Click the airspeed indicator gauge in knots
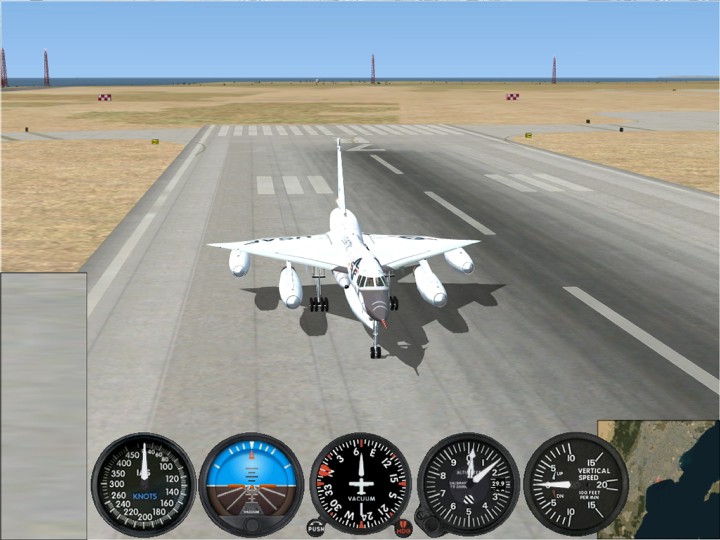The width and height of the screenshot is (720, 540). (143, 484)
